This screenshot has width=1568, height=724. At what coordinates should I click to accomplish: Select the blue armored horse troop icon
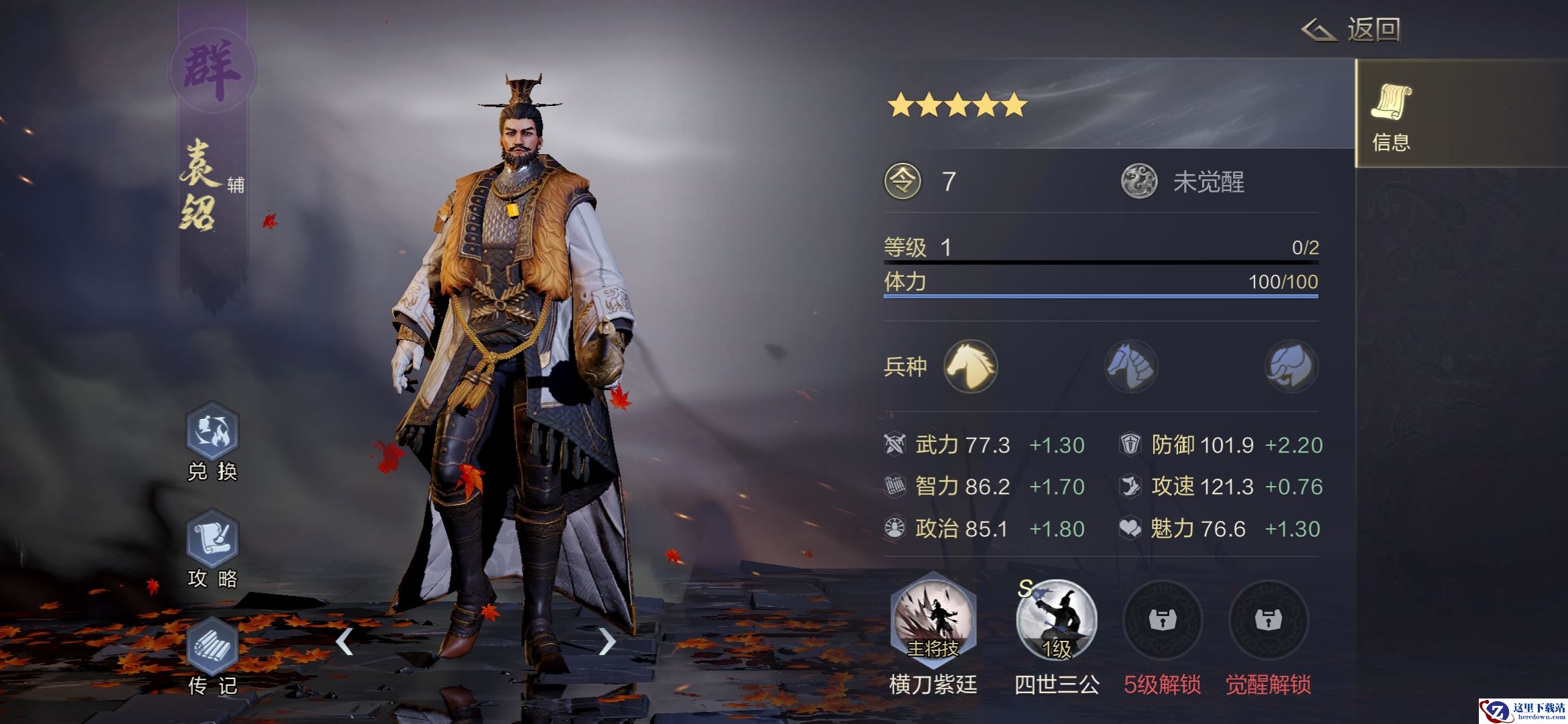[1131, 366]
